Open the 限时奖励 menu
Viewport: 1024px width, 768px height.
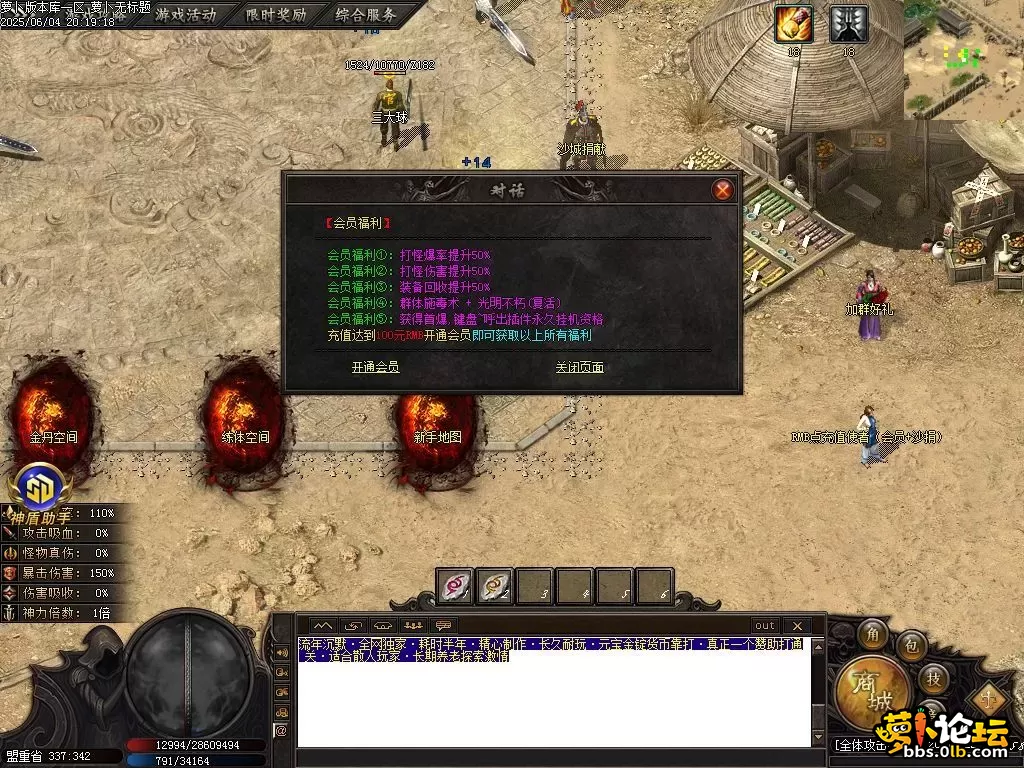pyautogui.click(x=276, y=15)
